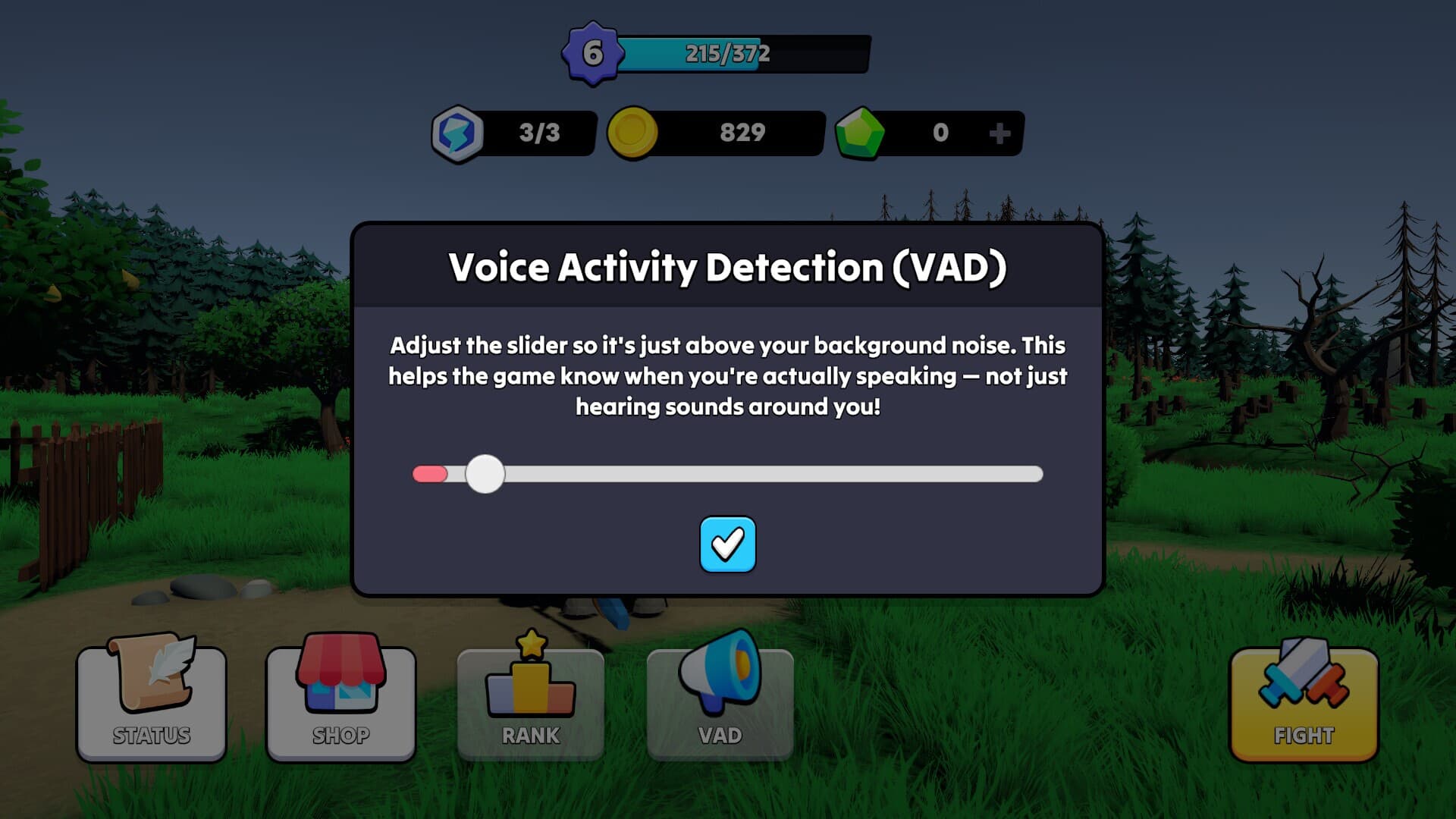
Task: Confirm VAD settings with the checkmark button
Action: [x=727, y=545]
